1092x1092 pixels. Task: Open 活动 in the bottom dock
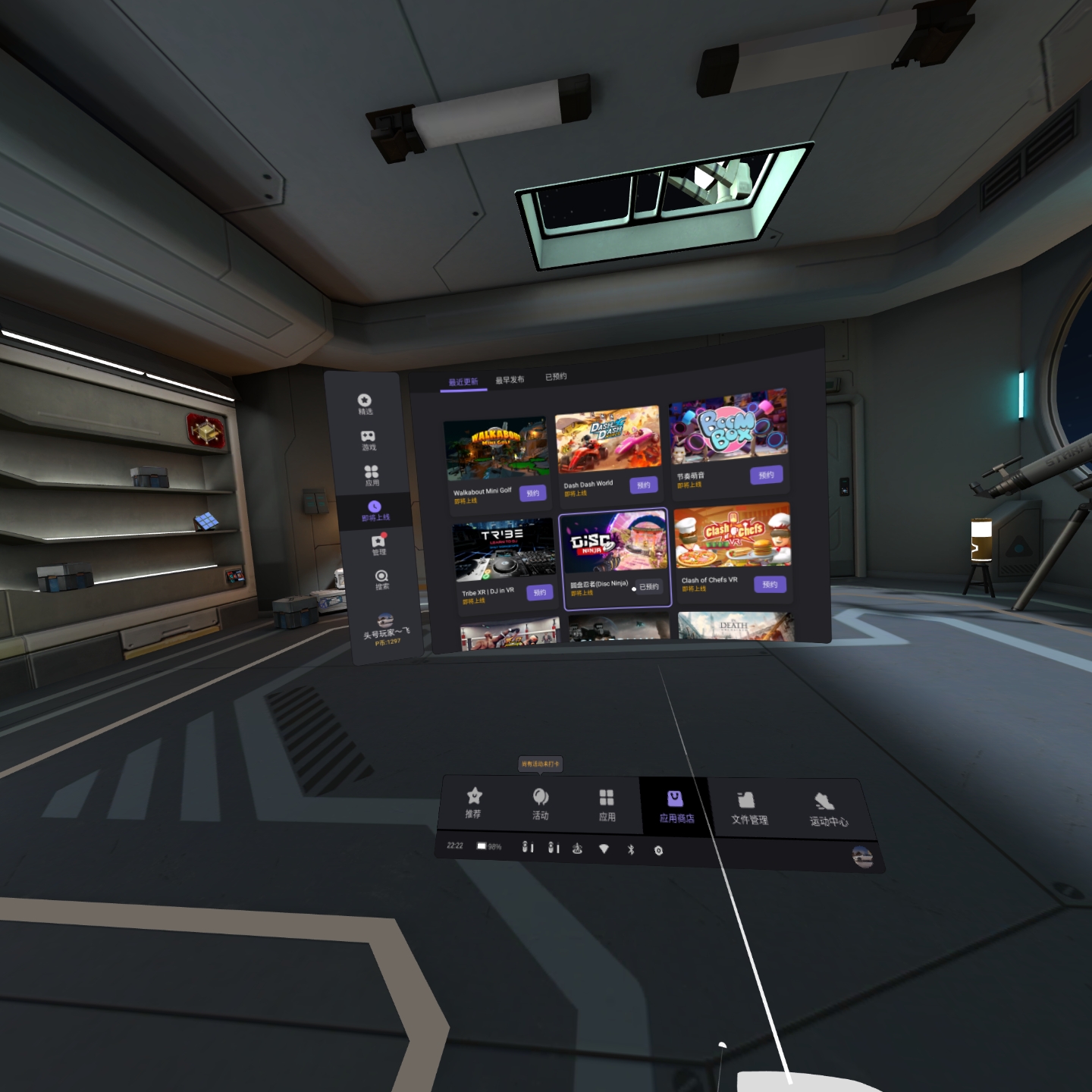click(541, 804)
